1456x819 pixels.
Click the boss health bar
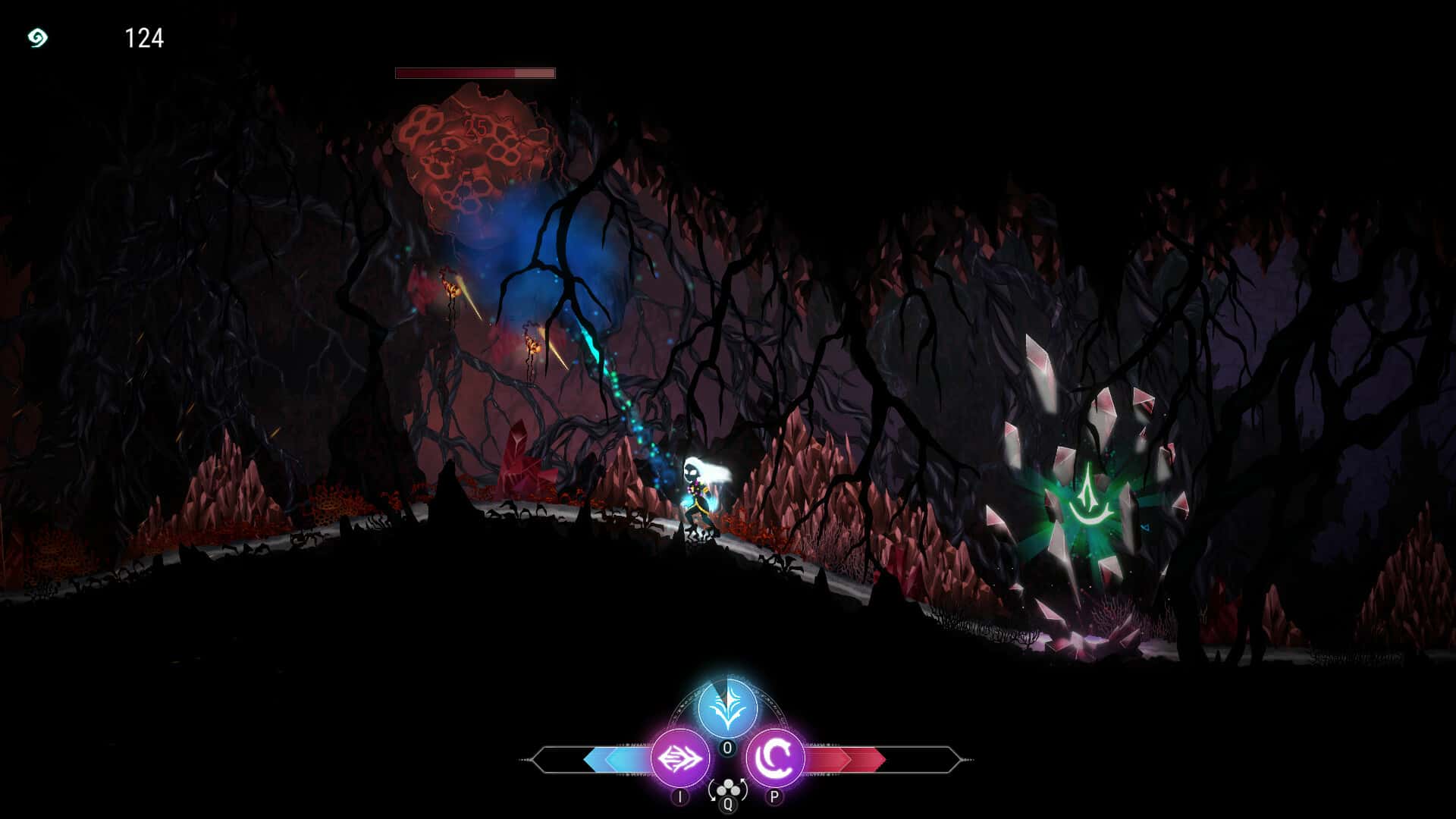point(475,72)
